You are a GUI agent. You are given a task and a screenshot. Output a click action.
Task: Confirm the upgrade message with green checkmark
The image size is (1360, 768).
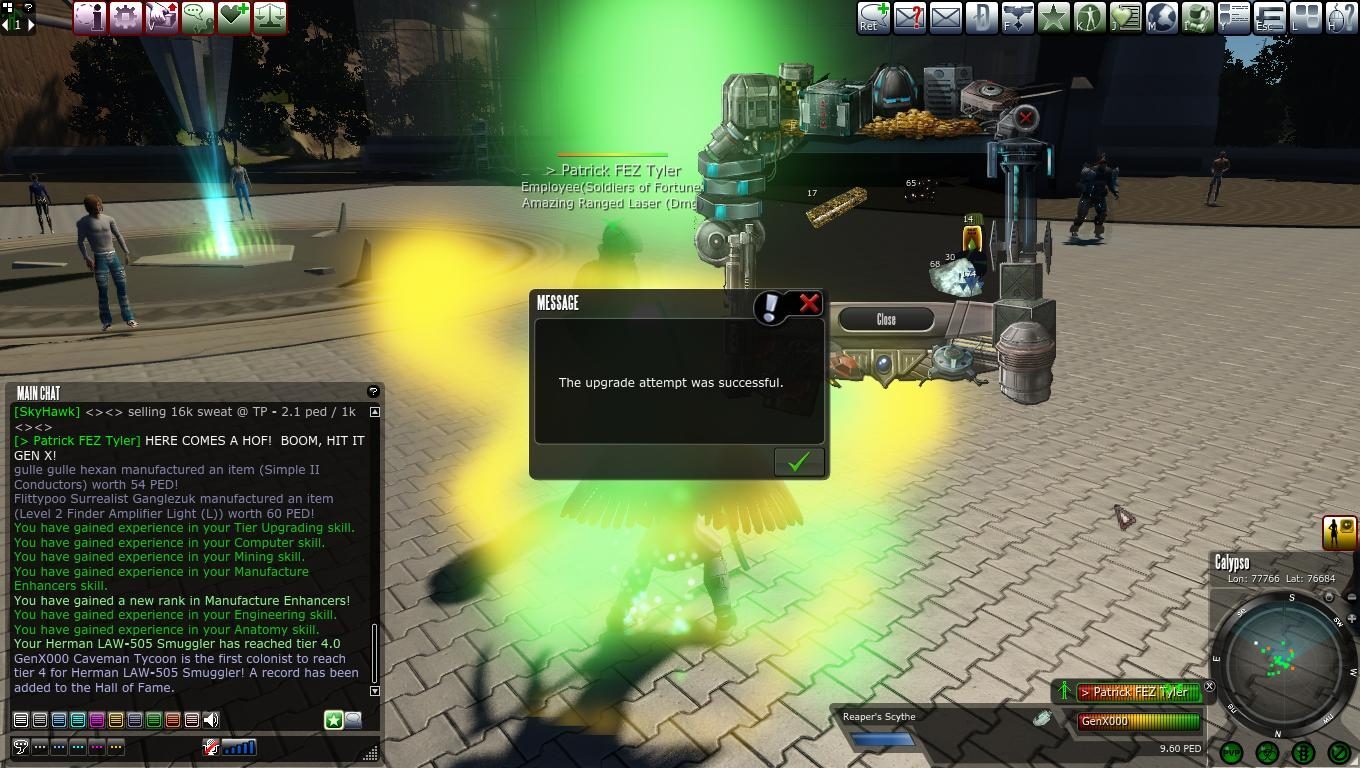[x=797, y=461]
